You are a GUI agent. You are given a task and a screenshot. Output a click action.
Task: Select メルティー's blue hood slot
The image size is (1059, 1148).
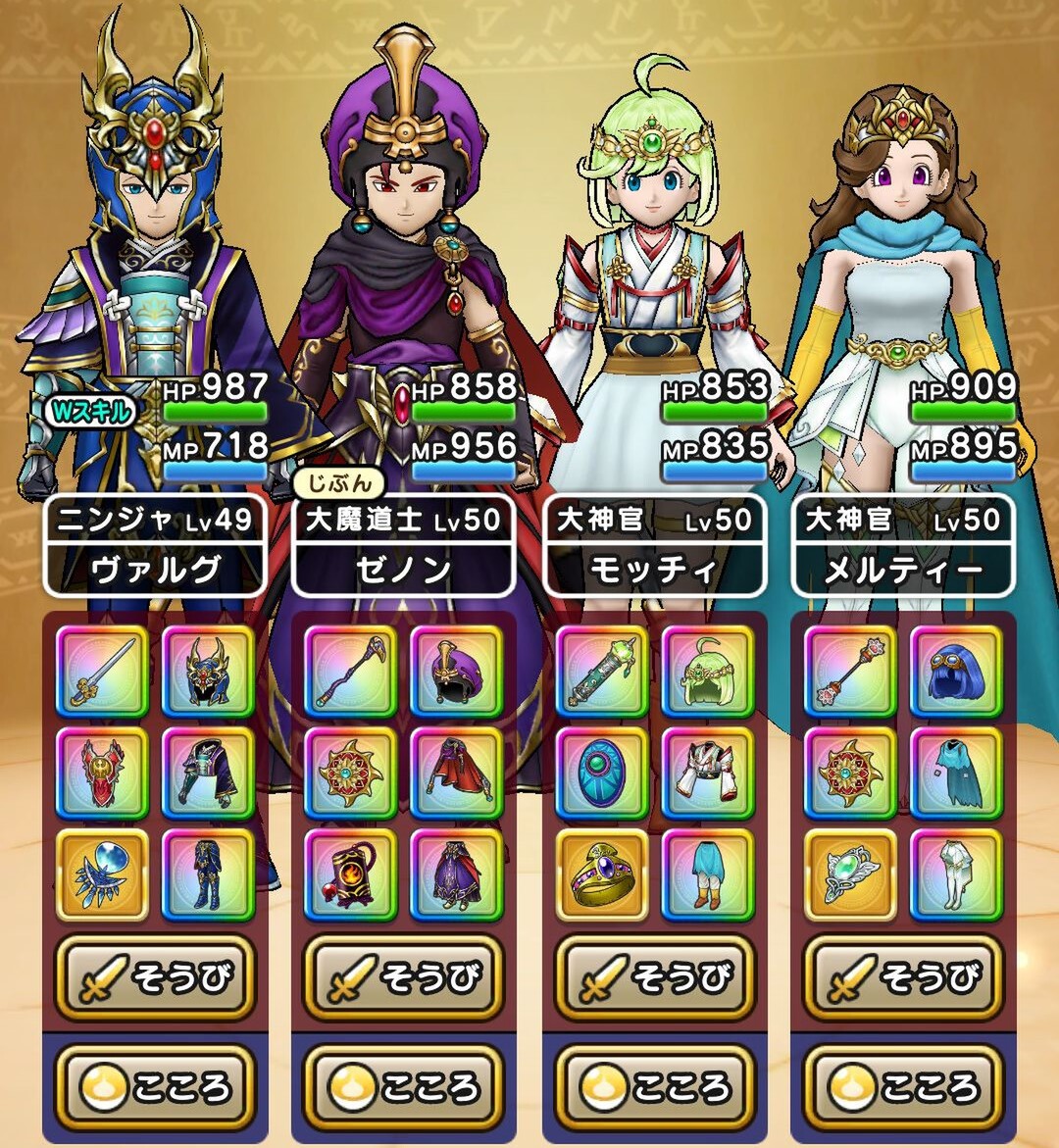tap(956, 672)
